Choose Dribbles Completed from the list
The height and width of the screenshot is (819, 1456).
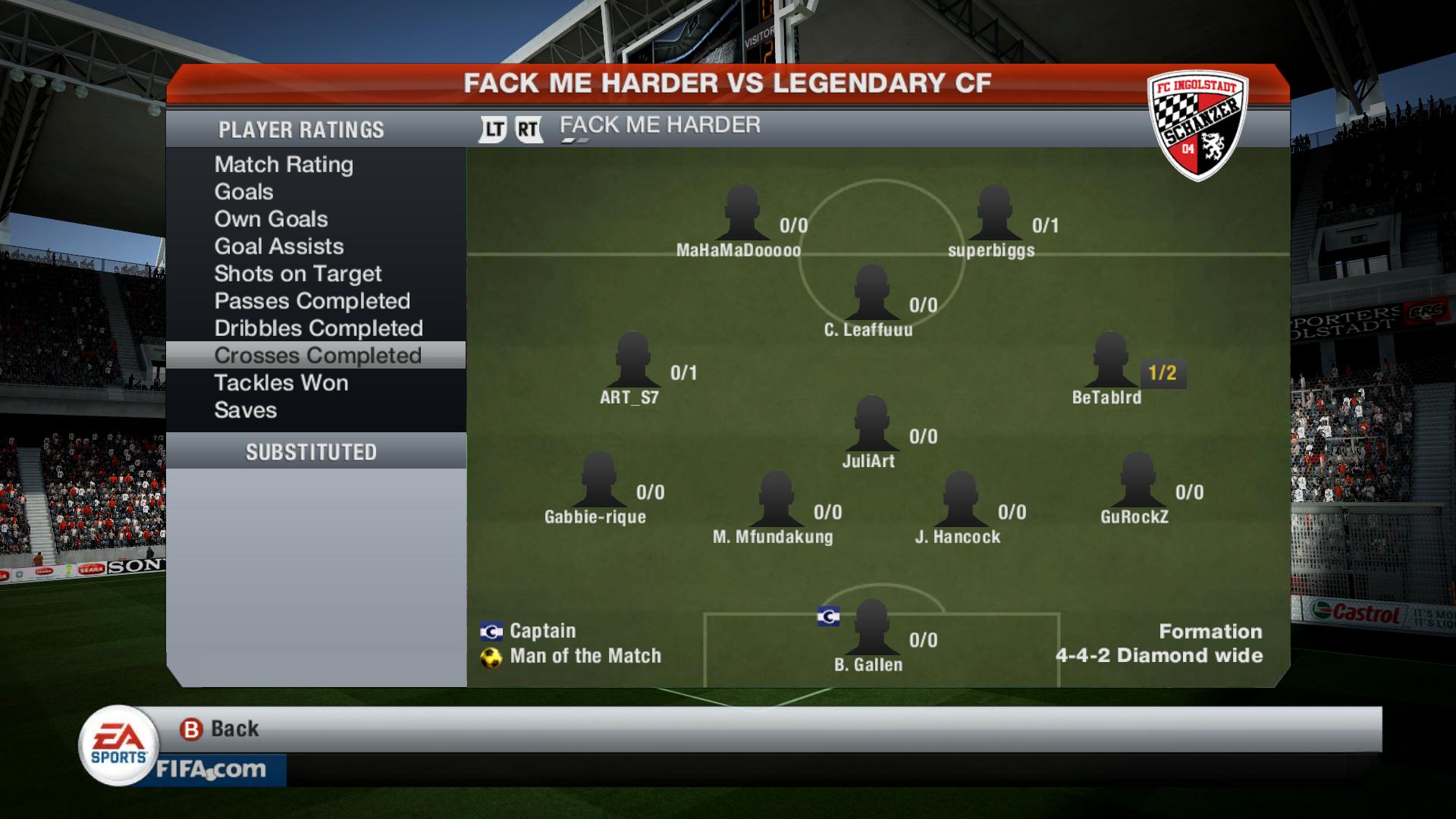coord(318,328)
